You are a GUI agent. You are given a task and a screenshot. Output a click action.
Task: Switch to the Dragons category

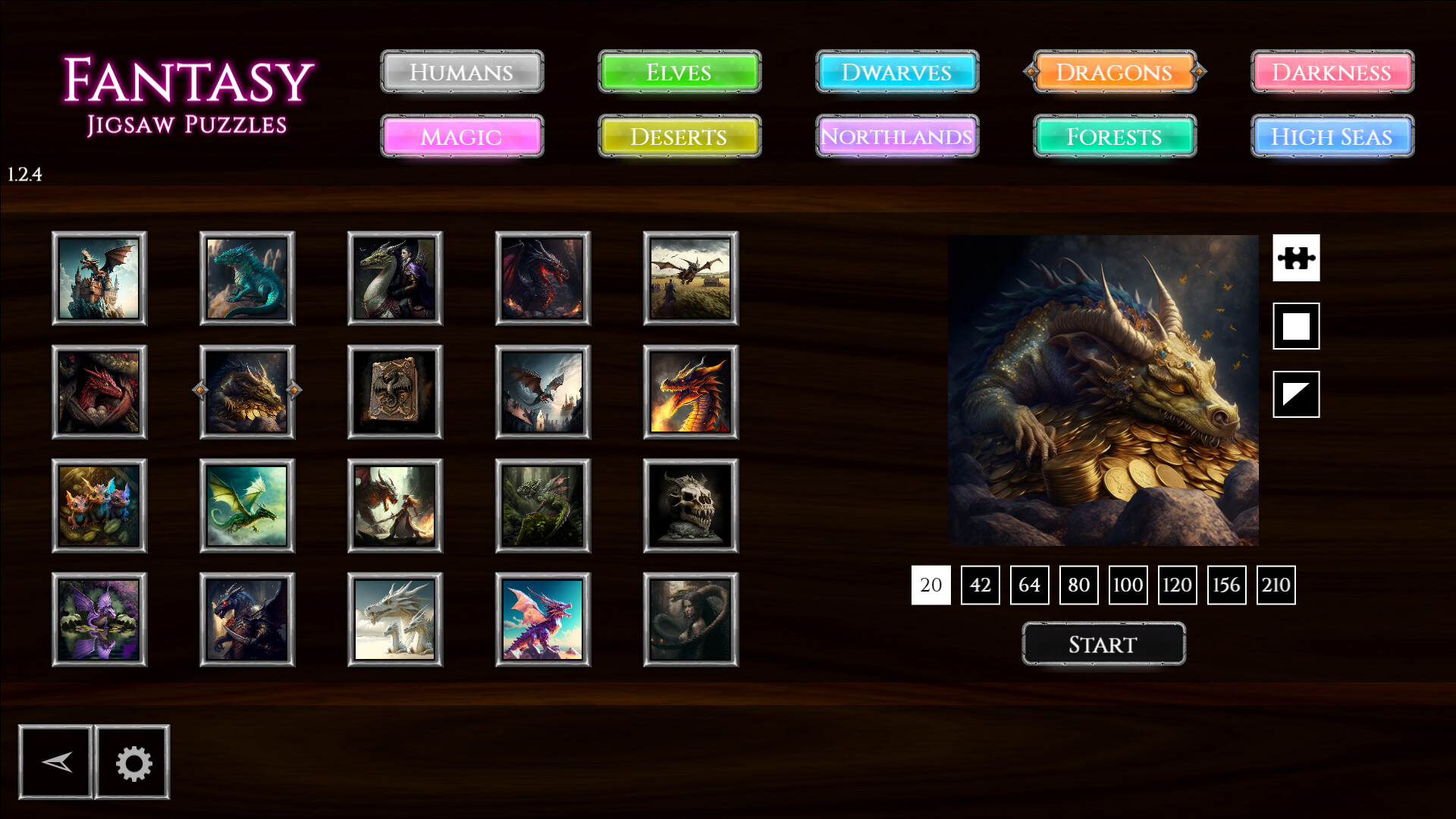pos(1115,72)
